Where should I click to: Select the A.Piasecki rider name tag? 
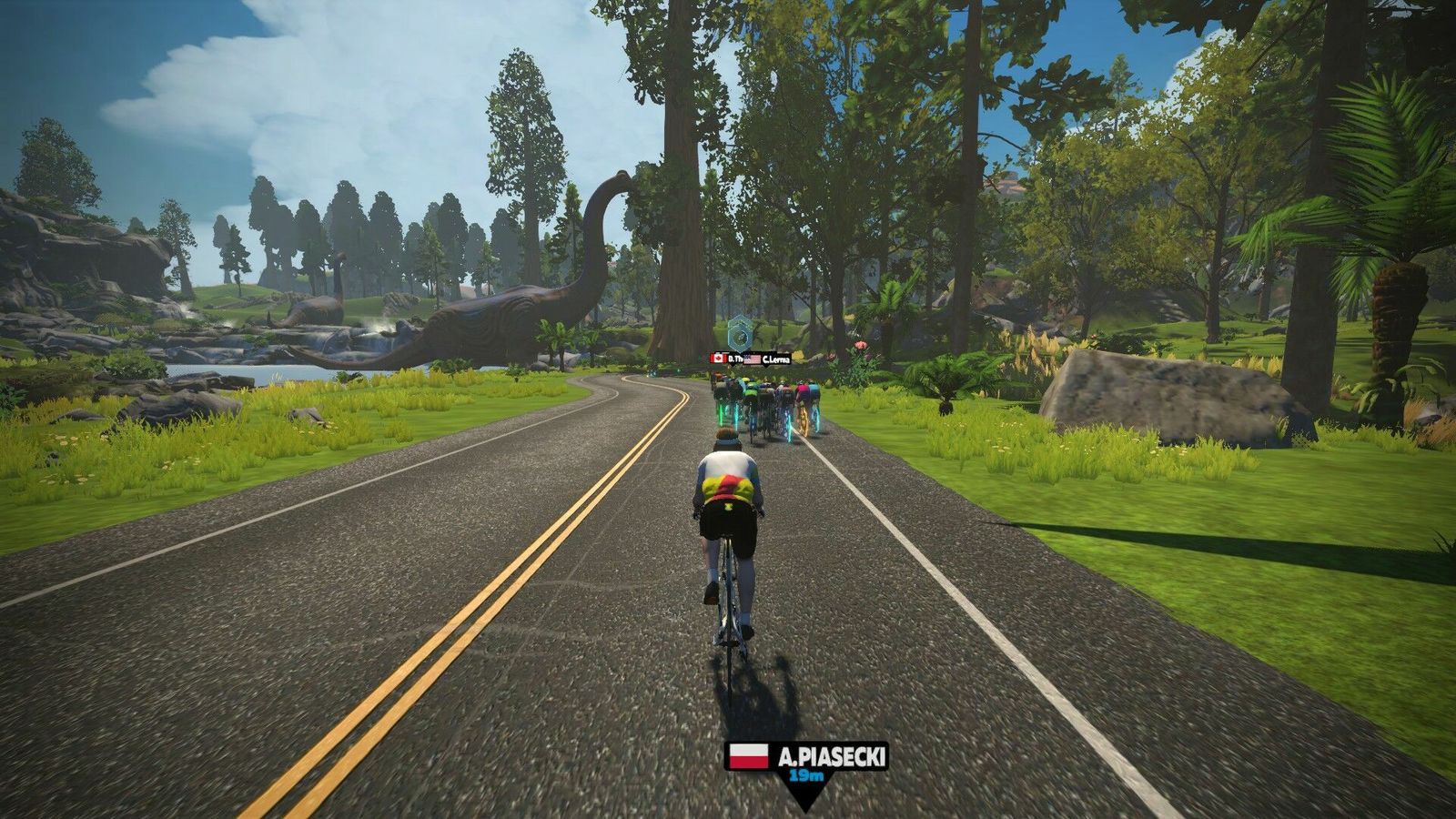(805, 757)
